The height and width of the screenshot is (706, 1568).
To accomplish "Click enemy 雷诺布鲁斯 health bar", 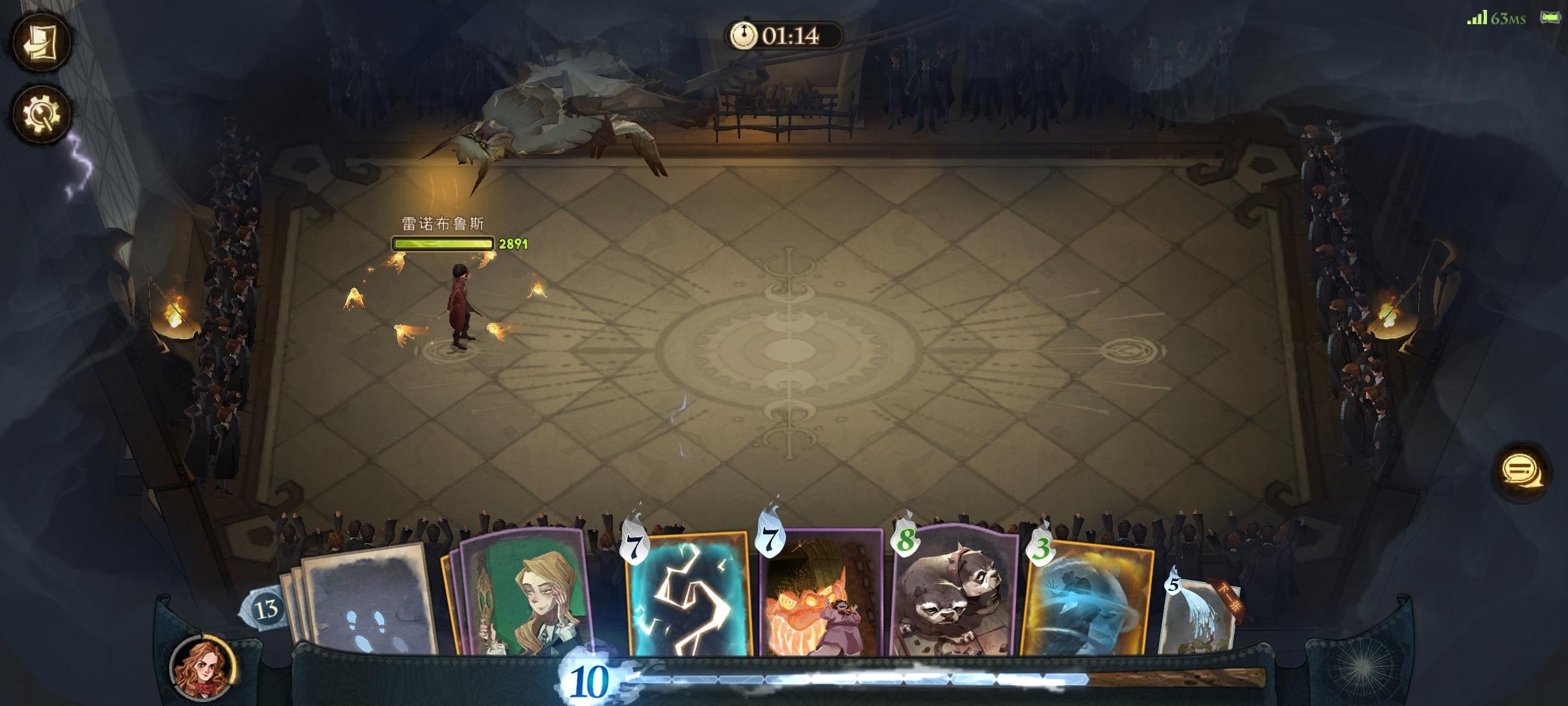I will [442, 244].
